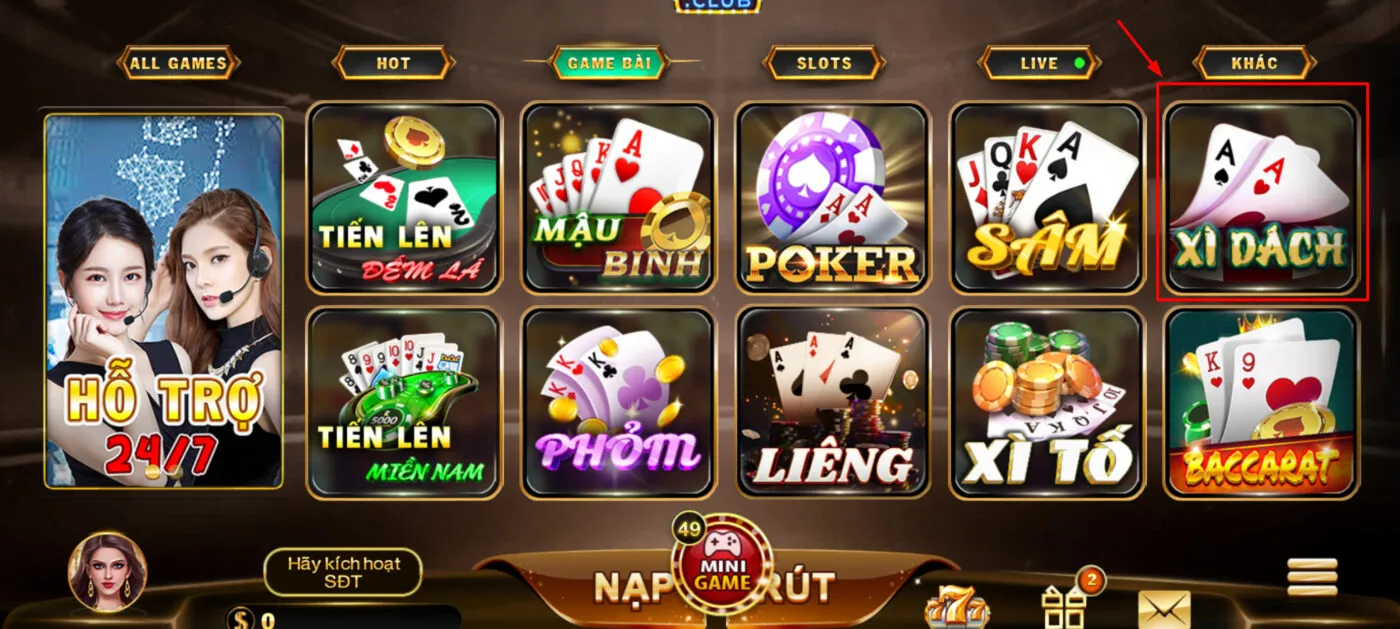The width and height of the screenshot is (1400, 629).
Task: Play Tiến Lên Miền Nam
Action: pos(404,402)
